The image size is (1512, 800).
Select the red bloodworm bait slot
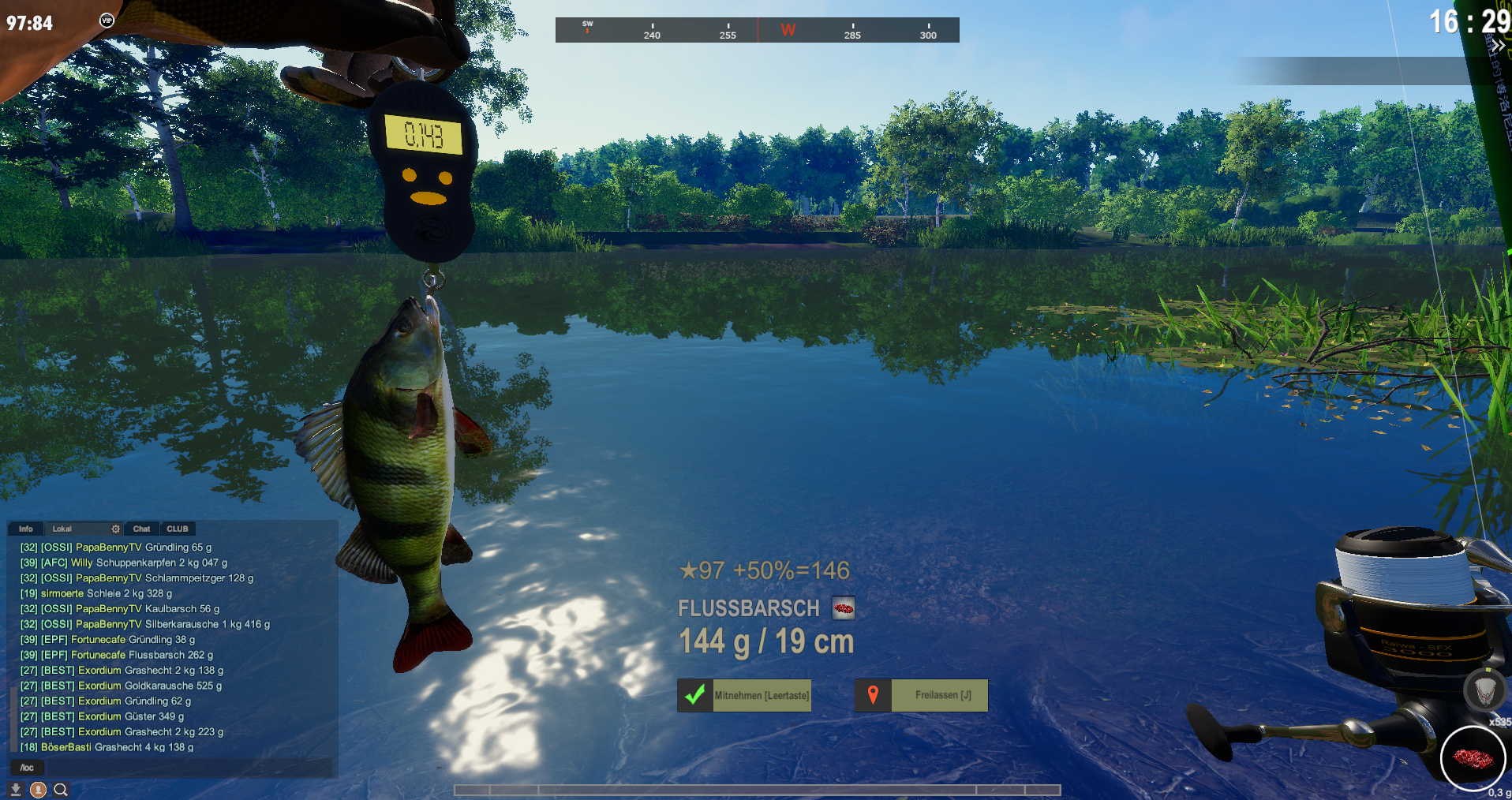[x=1473, y=758]
